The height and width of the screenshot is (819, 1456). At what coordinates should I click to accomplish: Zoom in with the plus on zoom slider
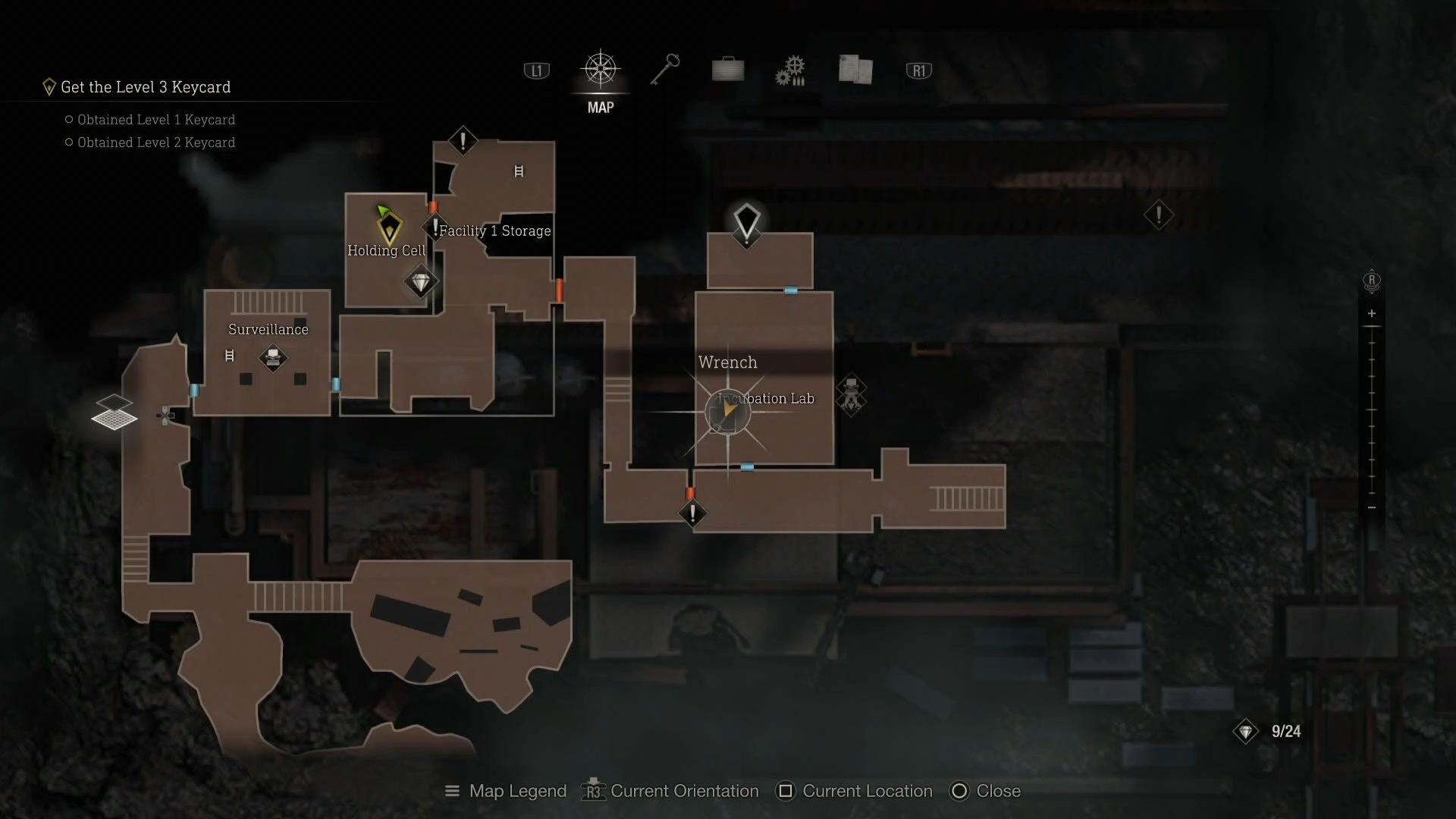point(1371,313)
